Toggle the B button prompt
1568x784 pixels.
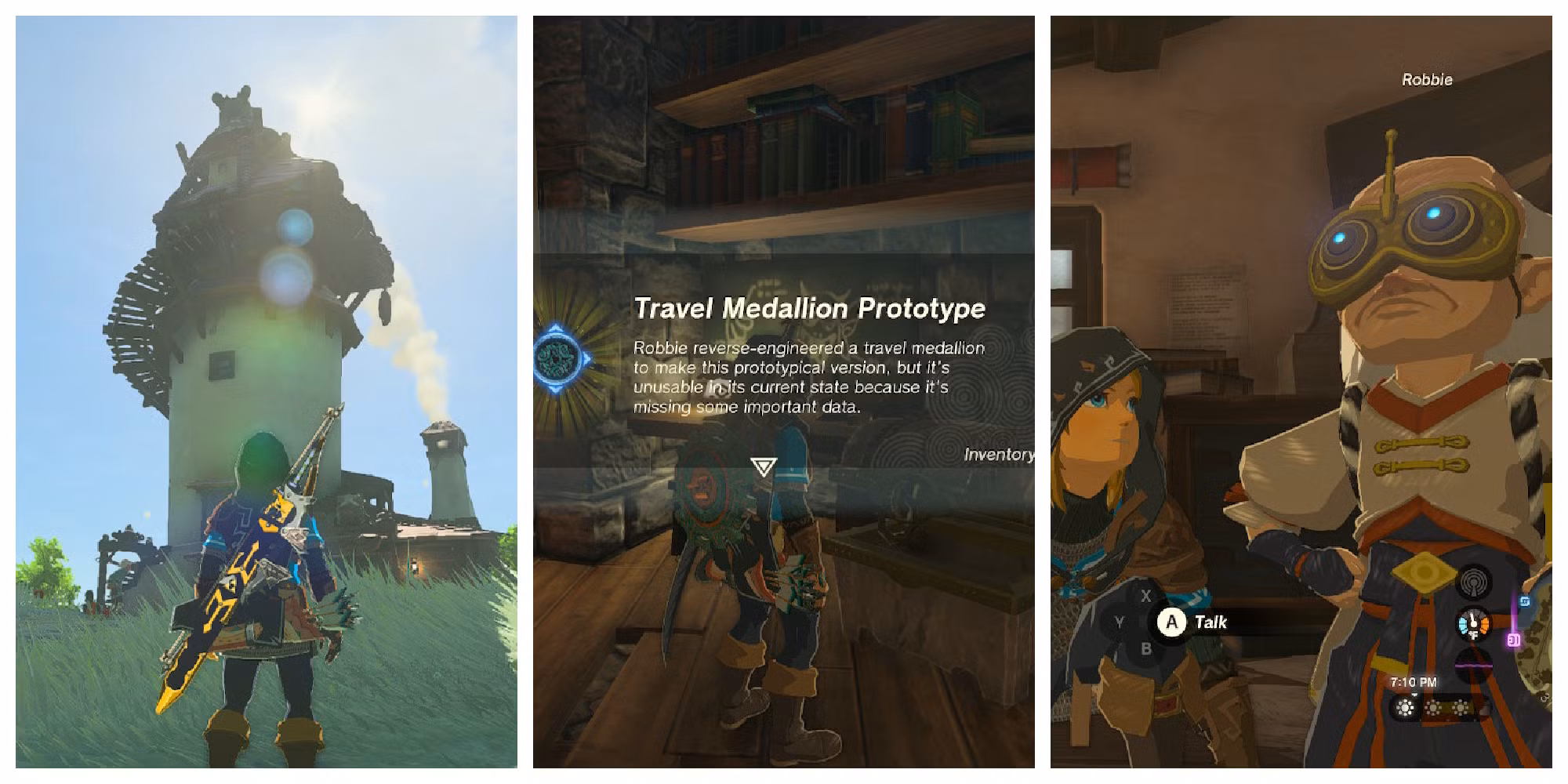(x=1147, y=648)
